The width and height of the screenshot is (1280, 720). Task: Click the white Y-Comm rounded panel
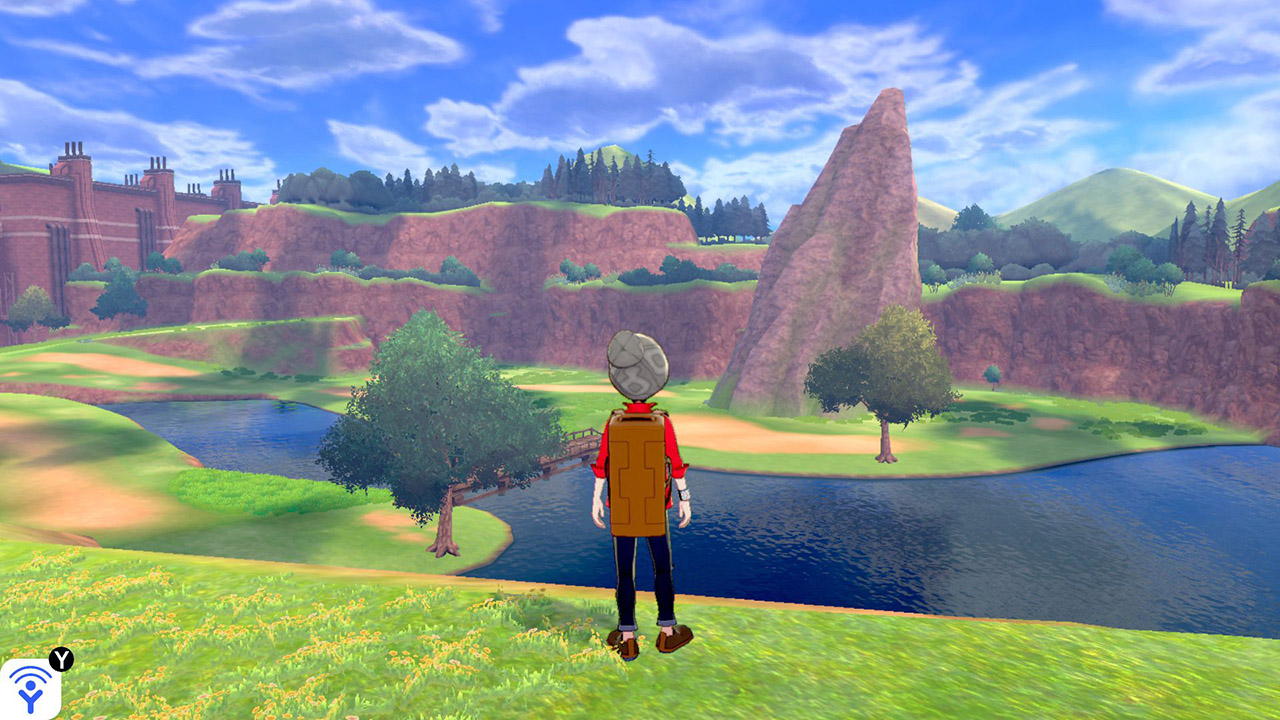pos(30,690)
